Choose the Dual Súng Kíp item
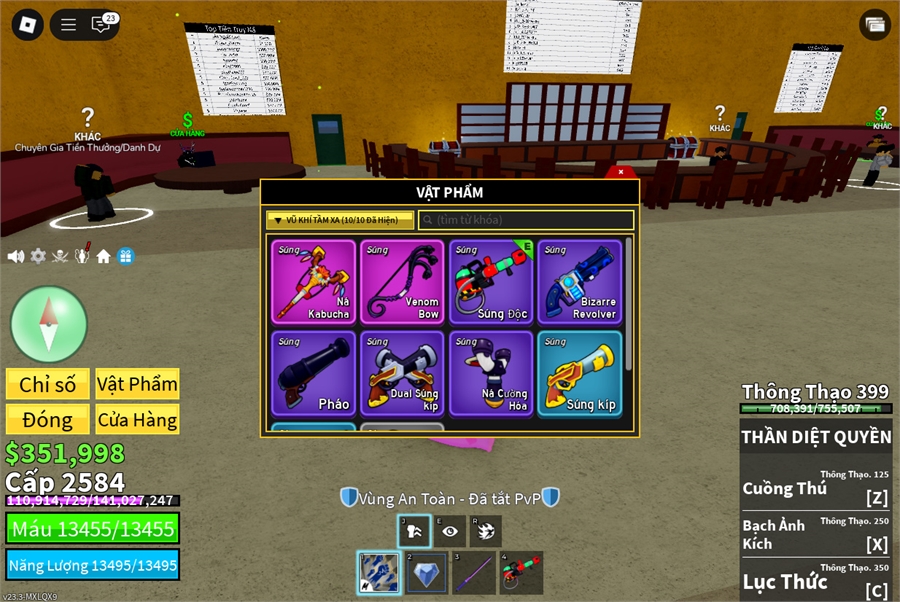Viewport: 900px width, 602px height. 402,373
